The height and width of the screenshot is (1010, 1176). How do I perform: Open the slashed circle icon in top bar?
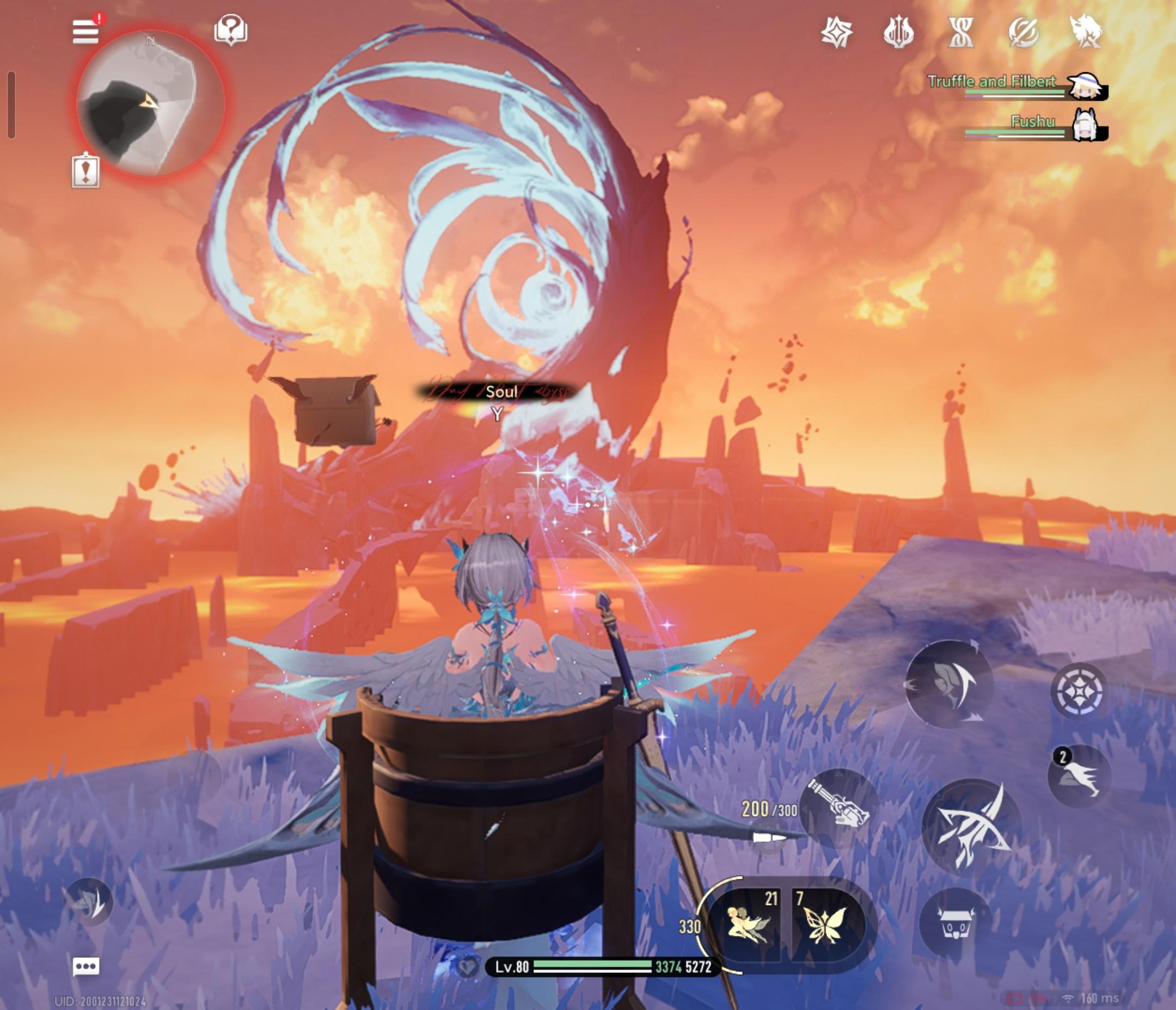1024,32
